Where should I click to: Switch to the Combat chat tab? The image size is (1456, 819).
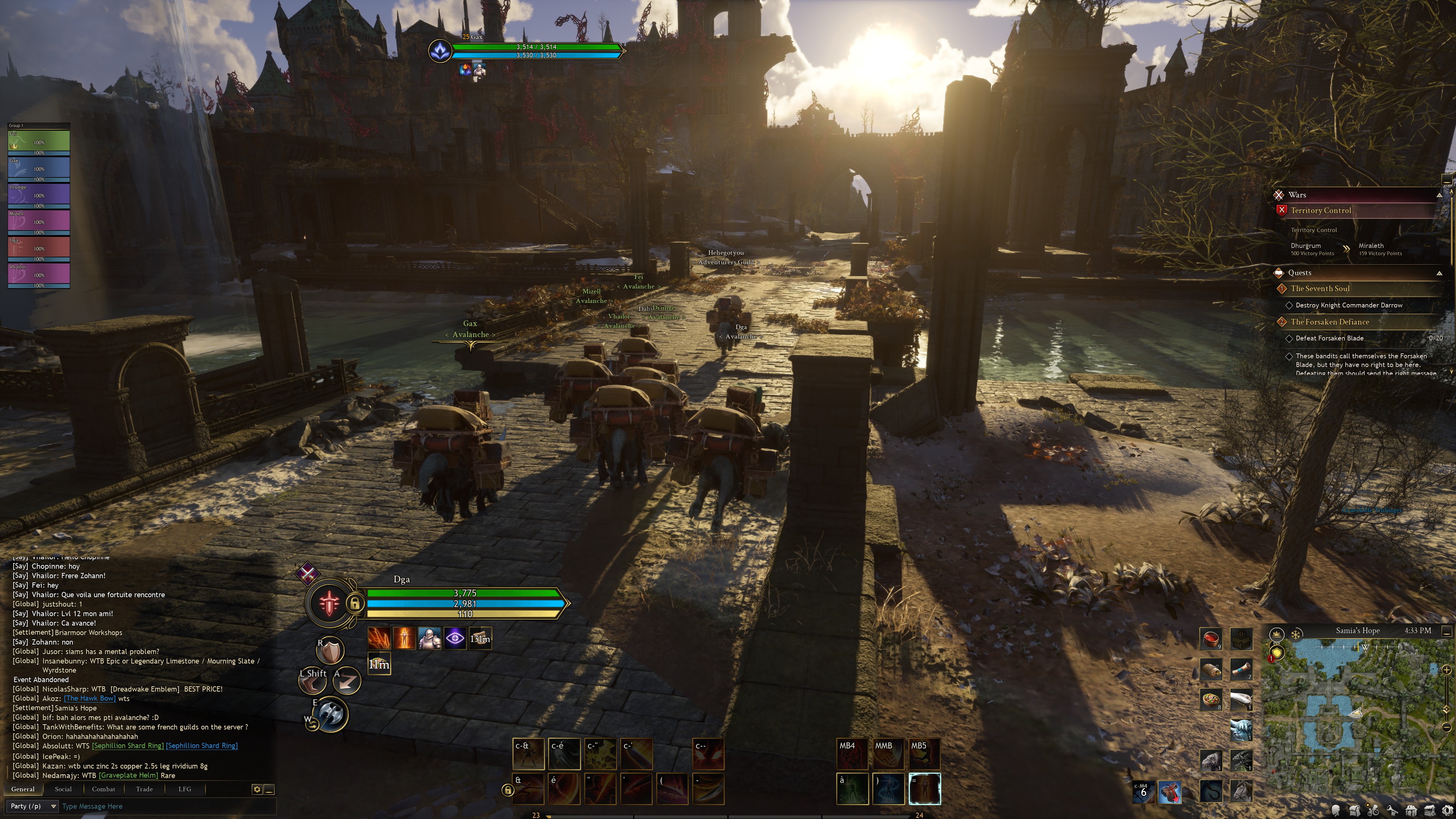(104, 789)
